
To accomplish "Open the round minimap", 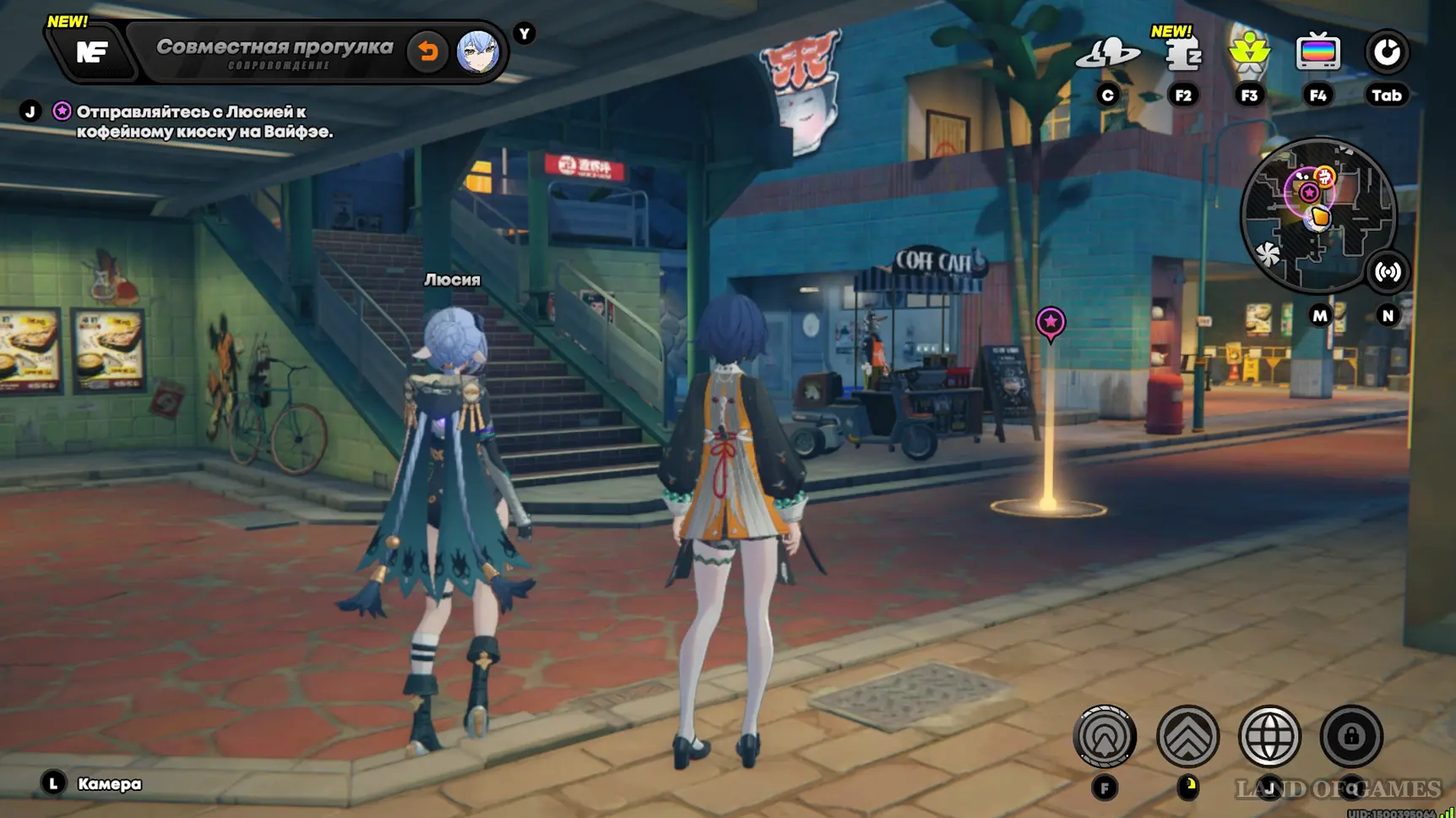I will click(1317, 216).
